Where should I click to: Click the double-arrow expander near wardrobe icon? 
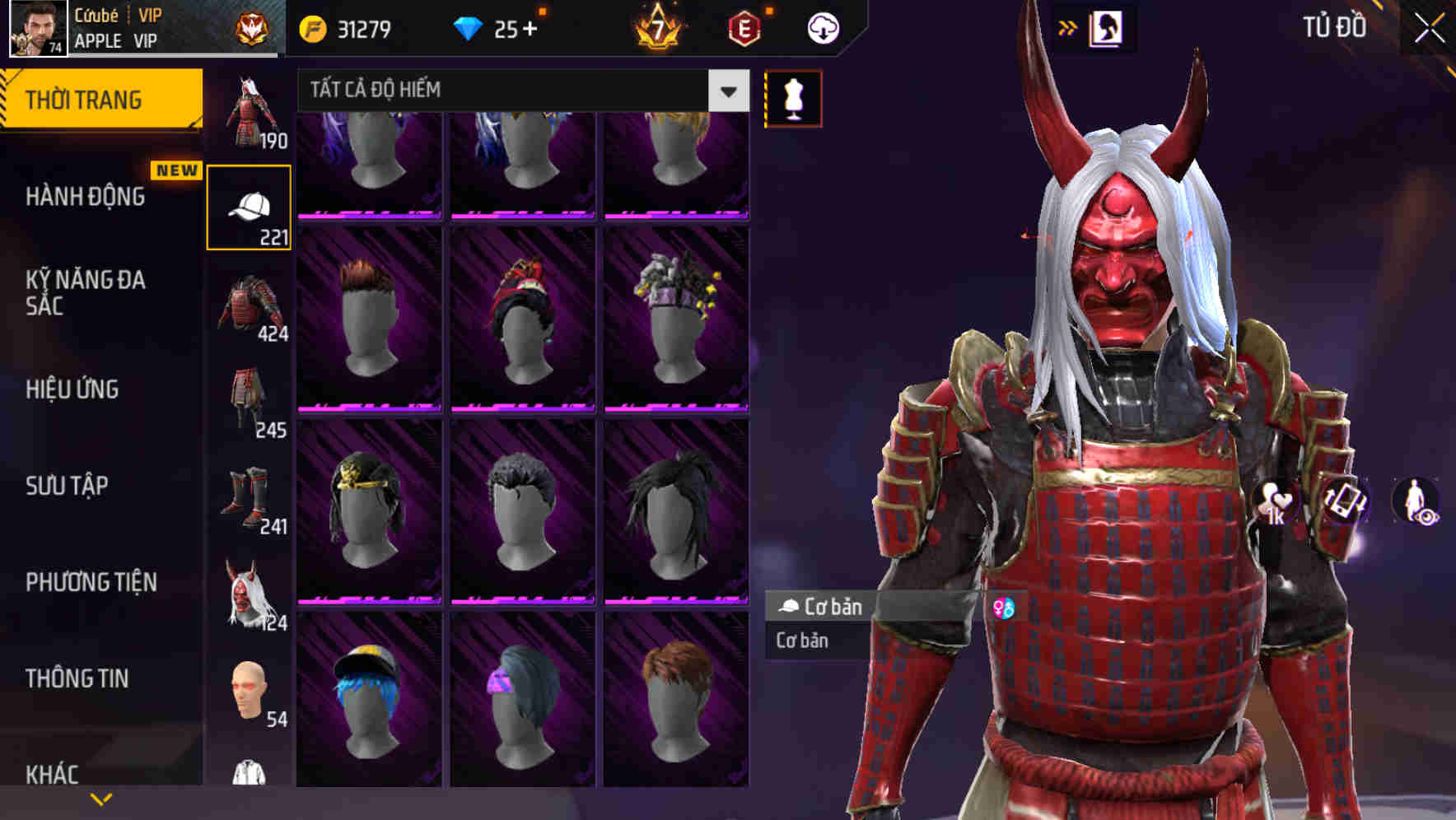pos(1067,27)
